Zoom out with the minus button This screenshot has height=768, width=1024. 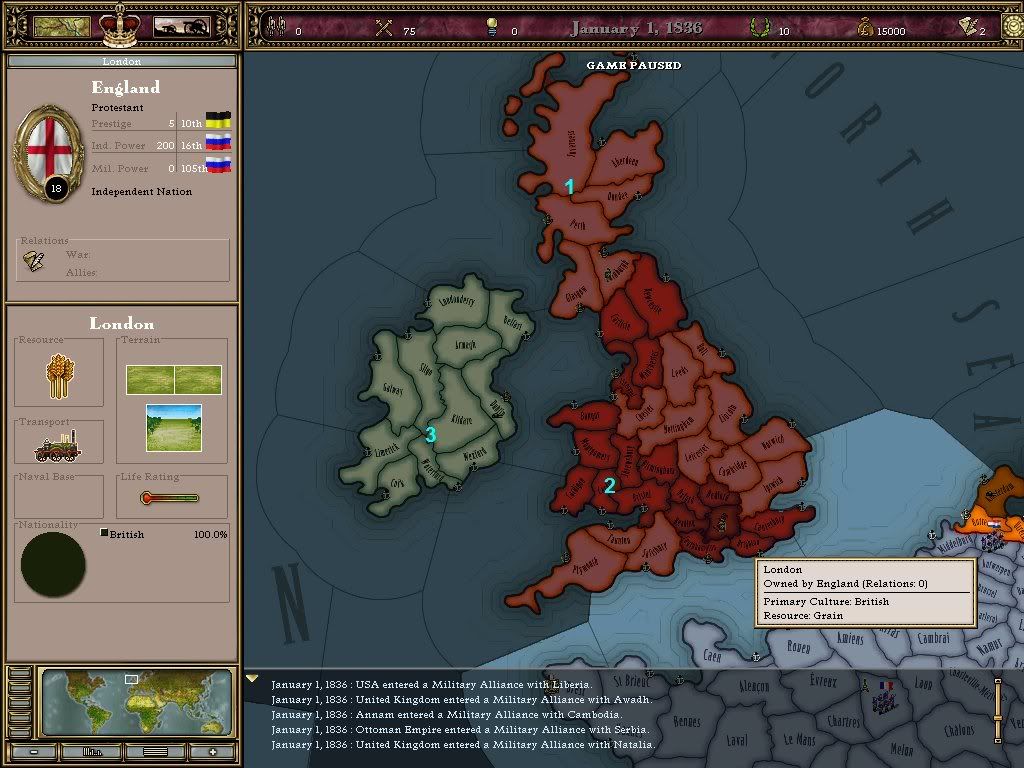pyautogui.click(x=34, y=752)
